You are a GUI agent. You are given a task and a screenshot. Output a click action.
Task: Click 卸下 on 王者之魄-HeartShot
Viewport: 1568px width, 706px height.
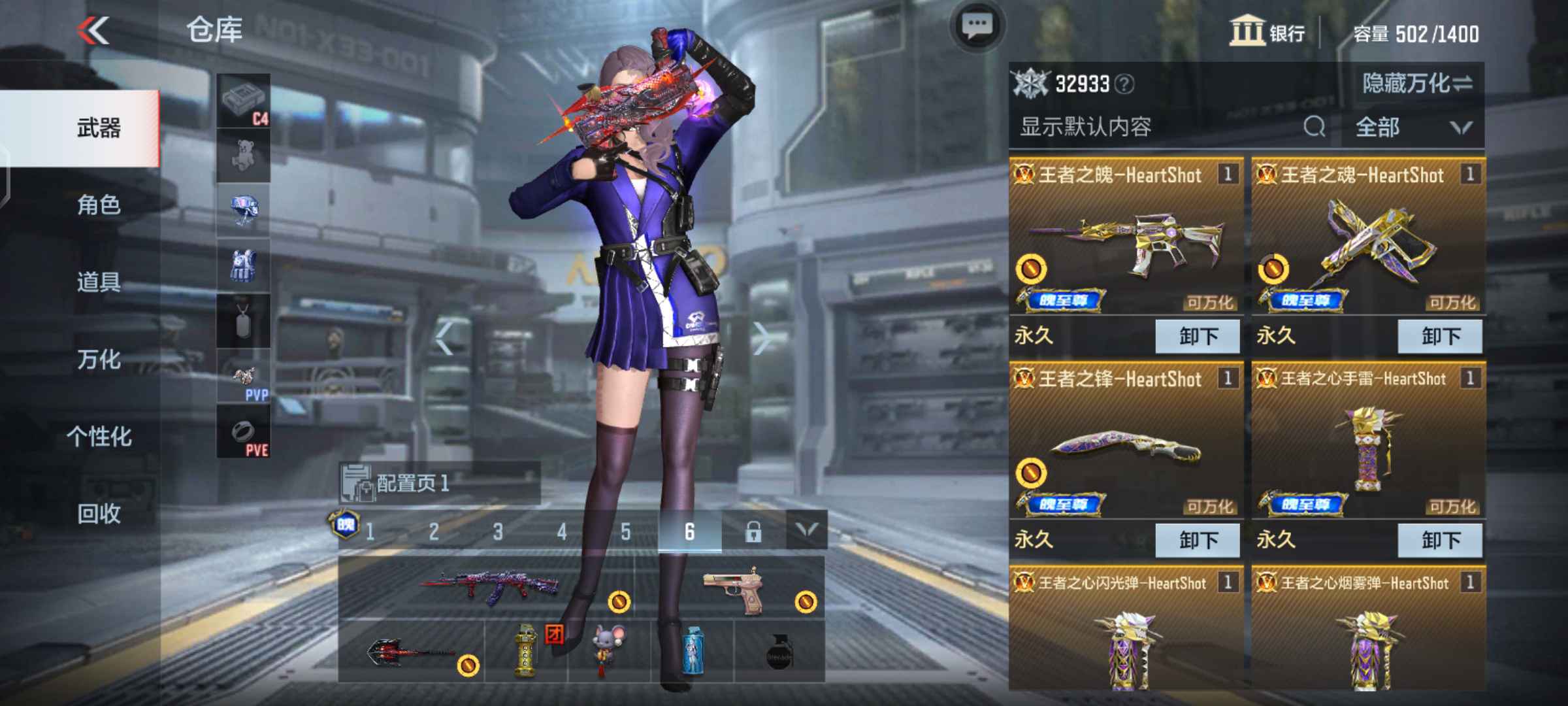pos(1197,335)
